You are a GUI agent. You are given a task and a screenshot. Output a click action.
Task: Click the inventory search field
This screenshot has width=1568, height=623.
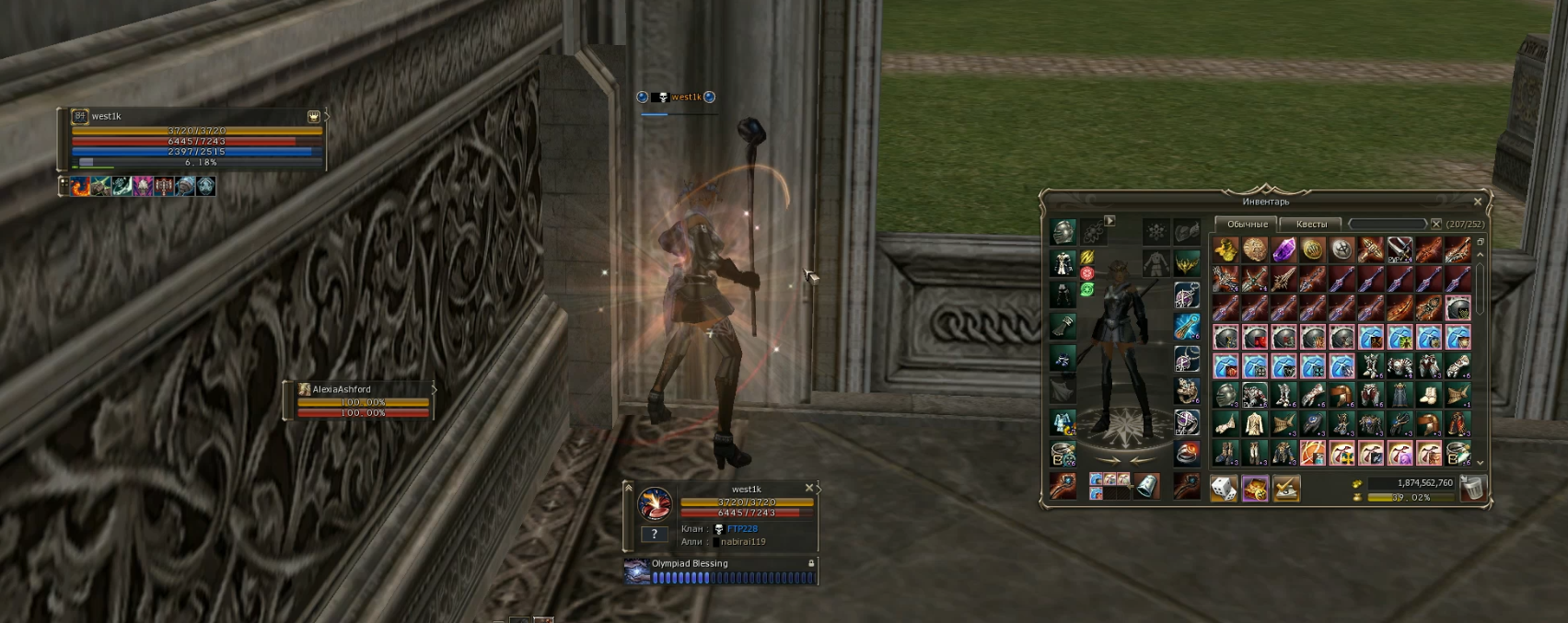[1388, 224]
